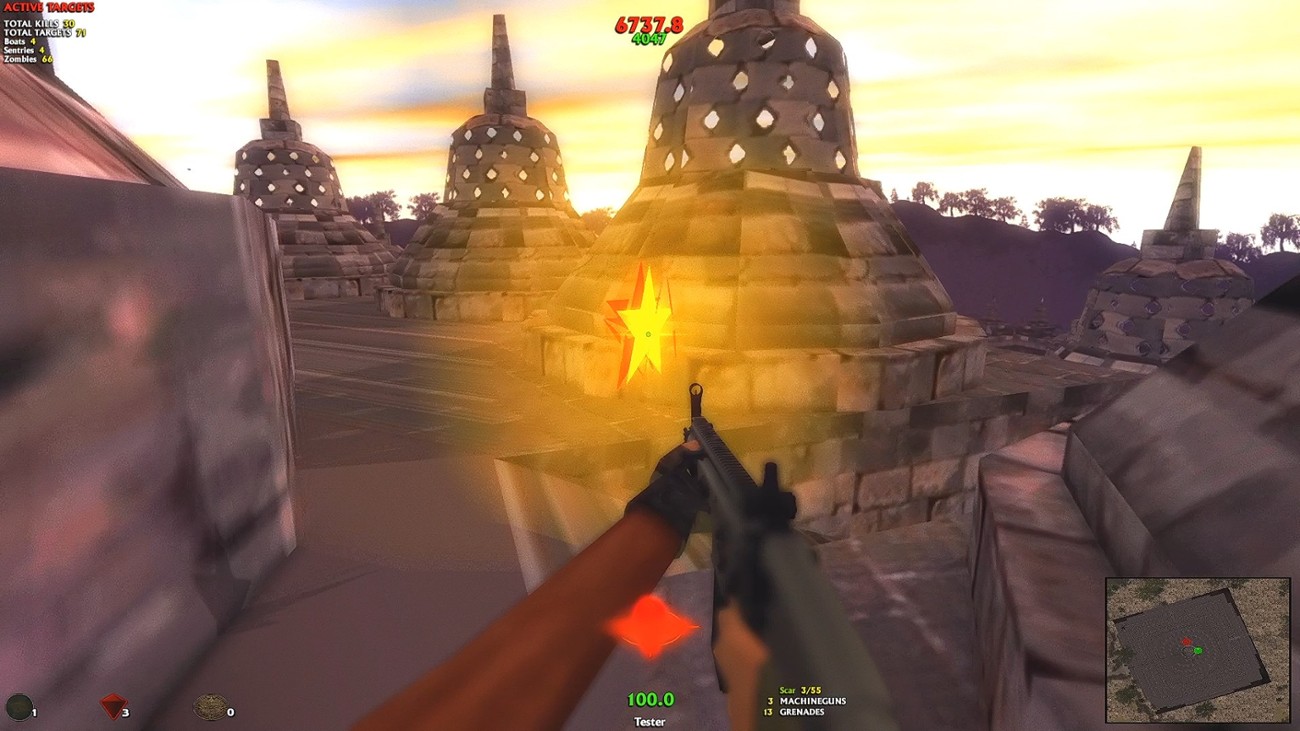Toggle the Zombies target counter

[27, 58]
